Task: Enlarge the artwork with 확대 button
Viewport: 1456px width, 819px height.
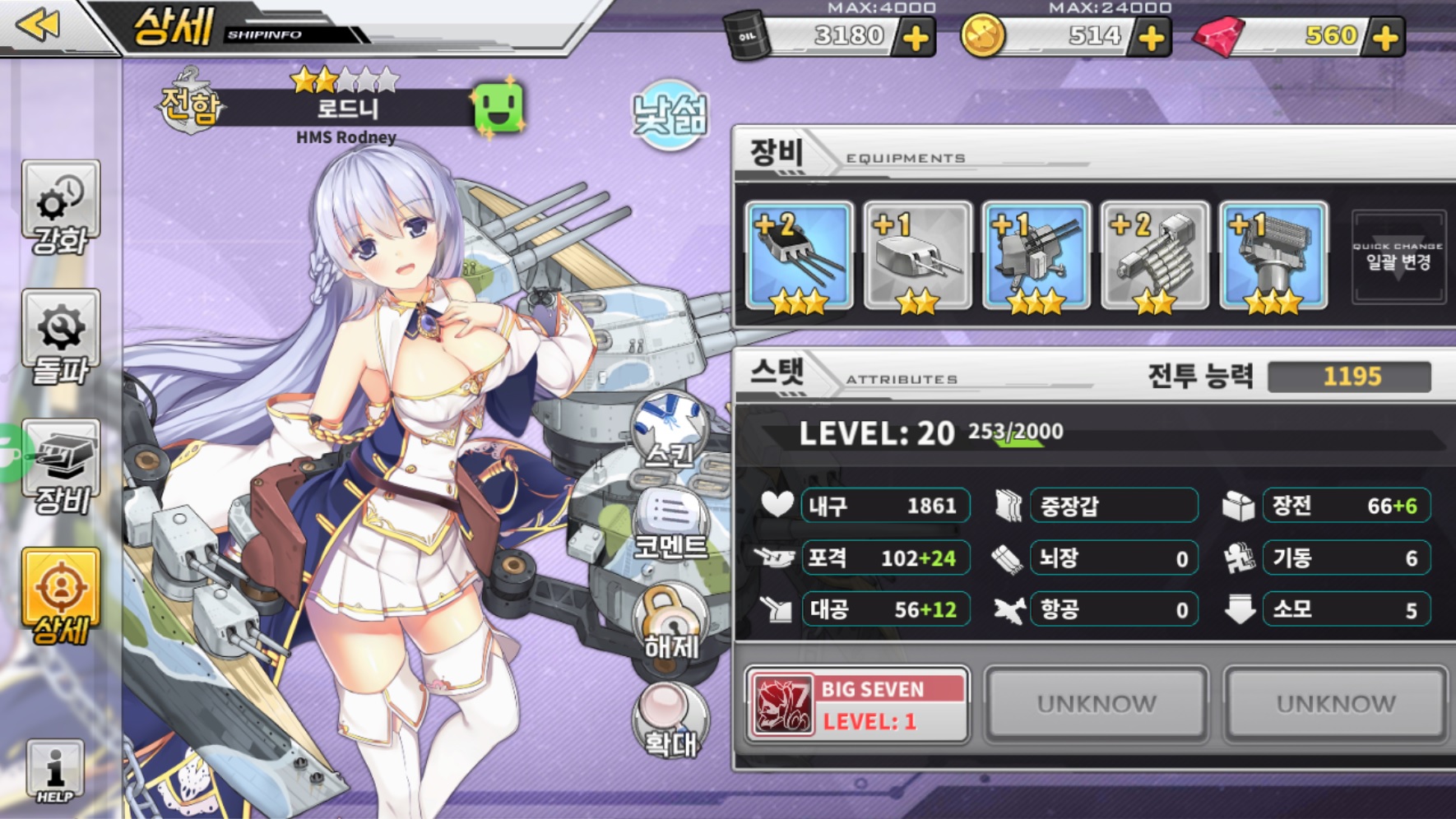Action: (x=670, y=720)
